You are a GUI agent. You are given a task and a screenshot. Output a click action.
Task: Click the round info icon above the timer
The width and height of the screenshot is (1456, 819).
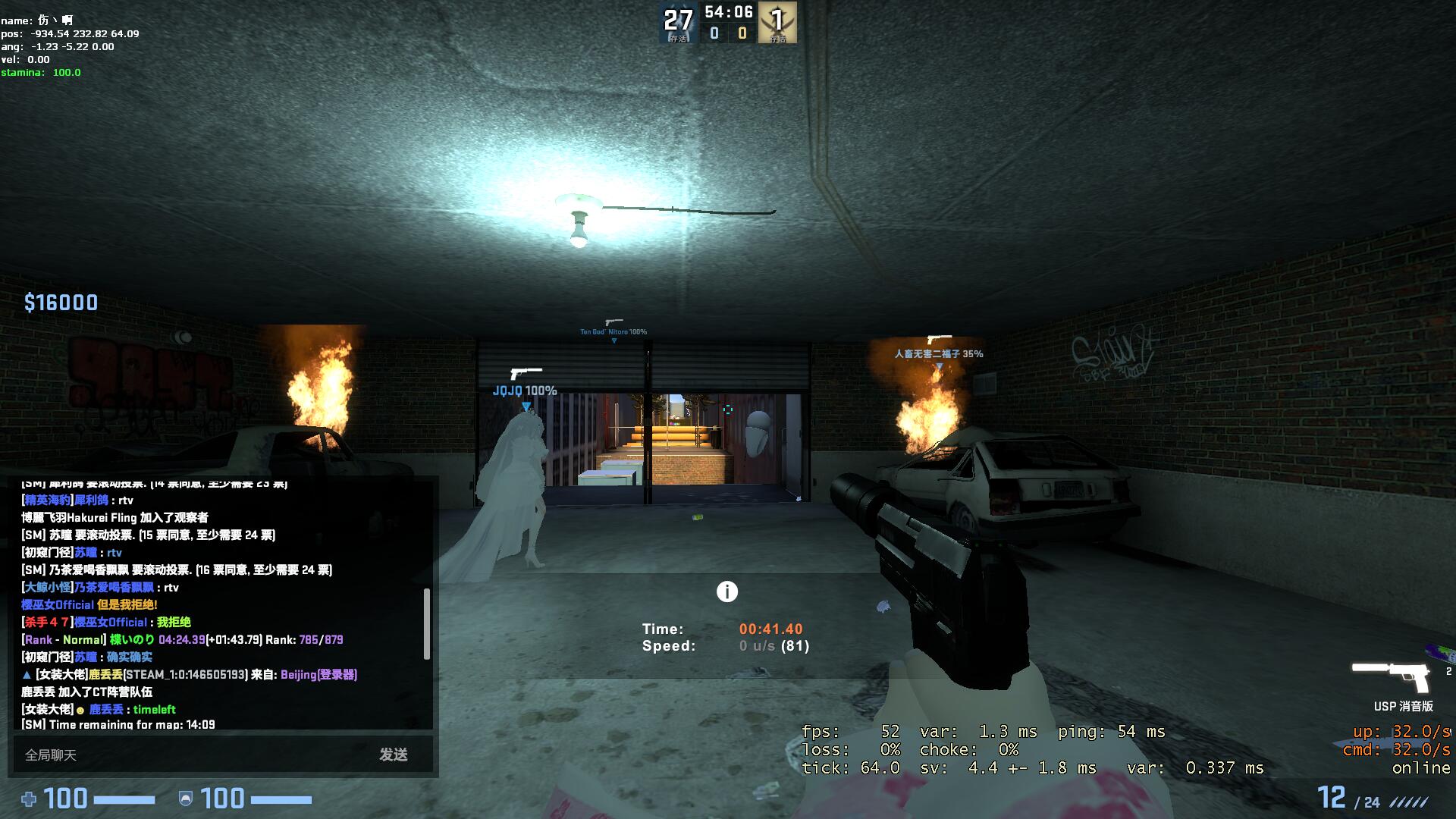726,591
